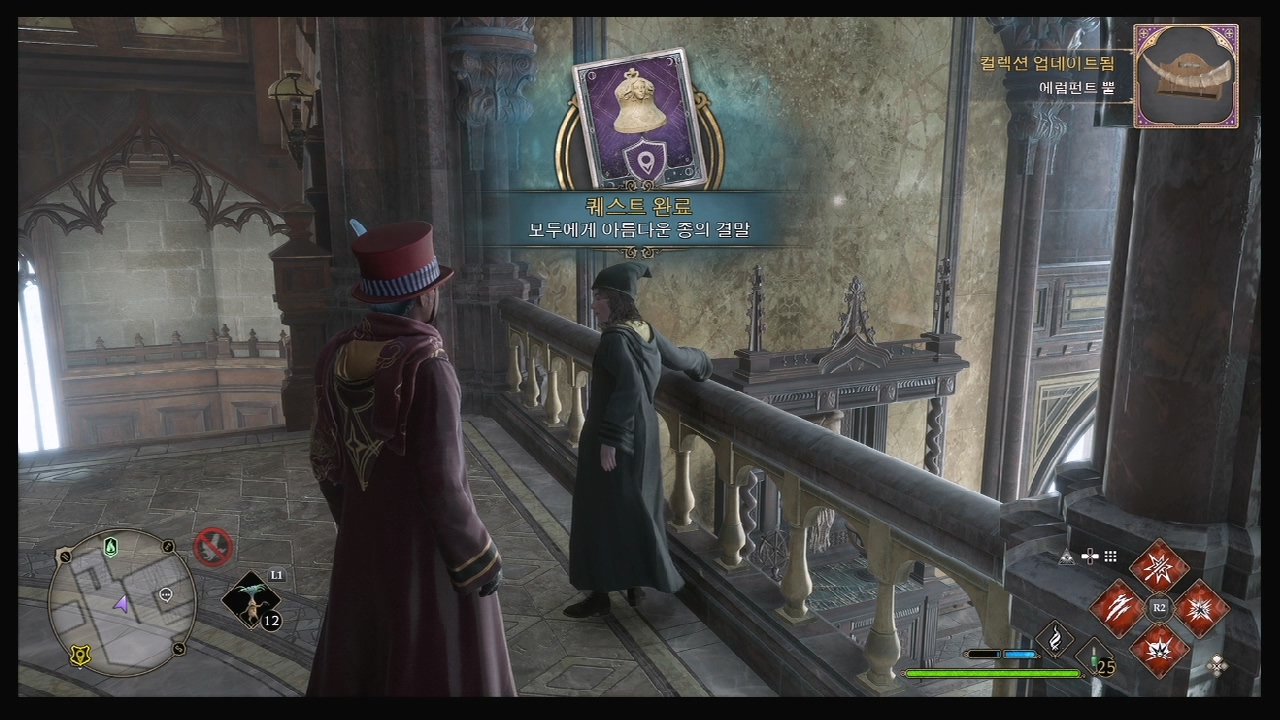Trigger the white flame ancient magic icon
The height and width of the screenshot is (720, 1280).
[x=1054, y=640]
